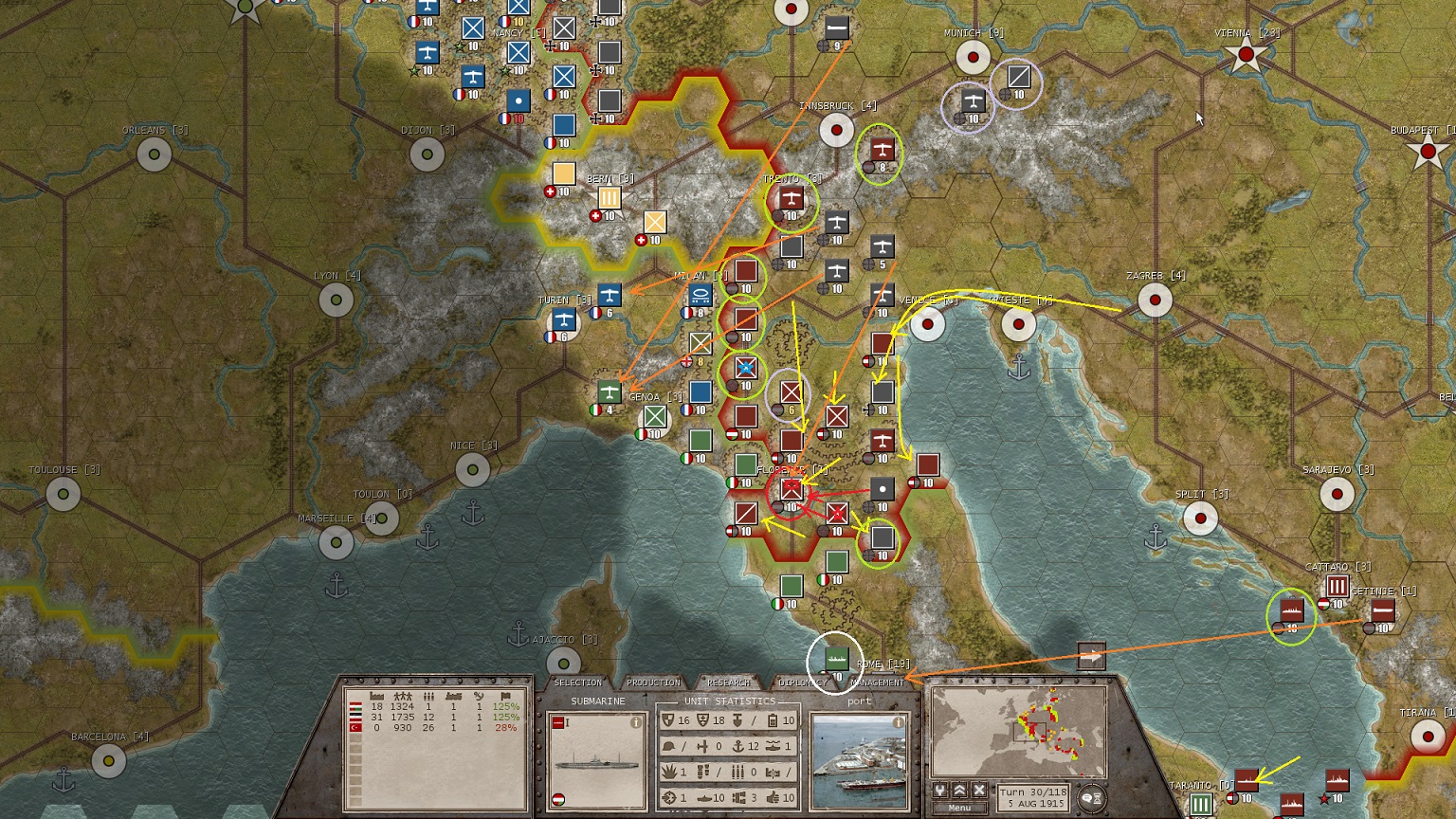The image size is (1456, 819).
Task: Click the info icon on the port image
Action: click(x=898, y=722)
